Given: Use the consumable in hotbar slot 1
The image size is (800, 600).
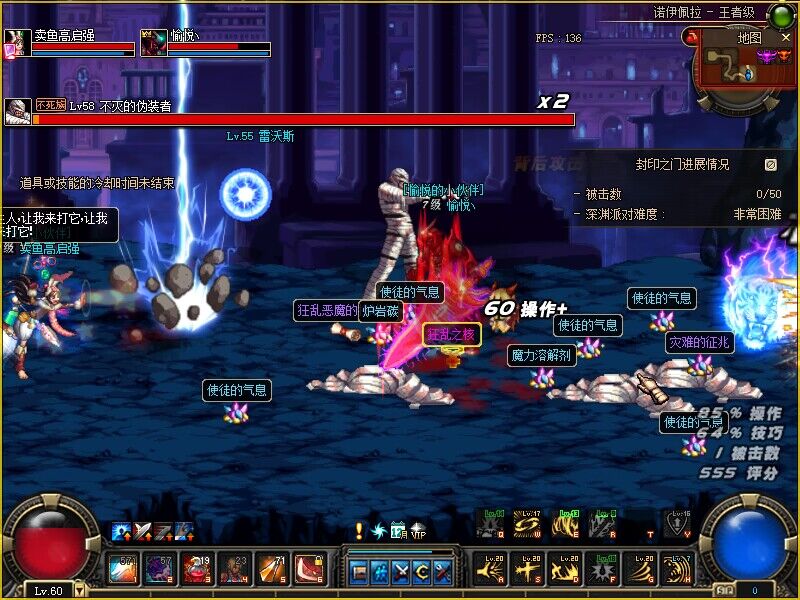Looking at the screenshot, I should coord(123,569).
